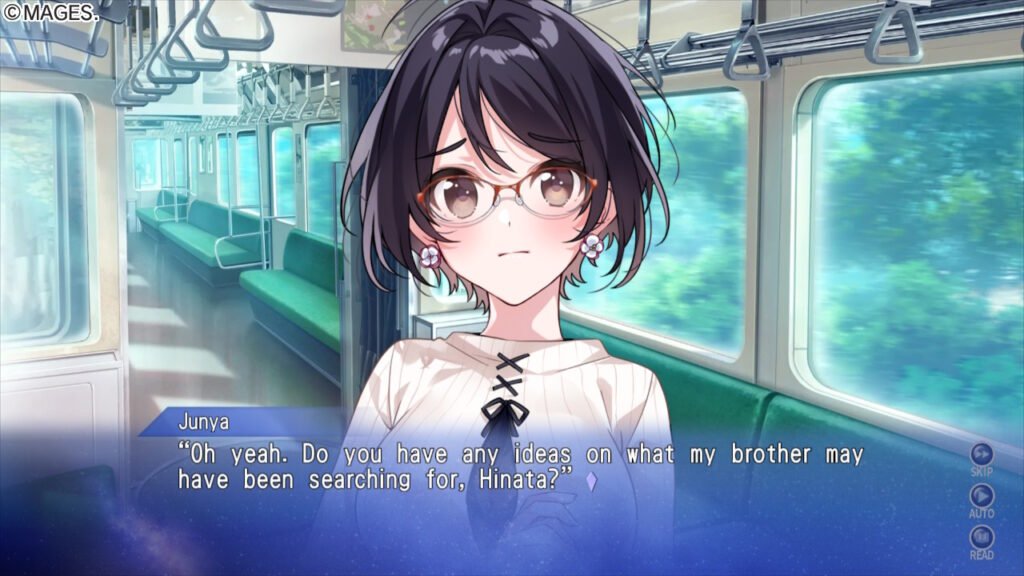Open the READ backlog button
The height and width of the screenshot is (576, 1024).
tap(982, 537)
